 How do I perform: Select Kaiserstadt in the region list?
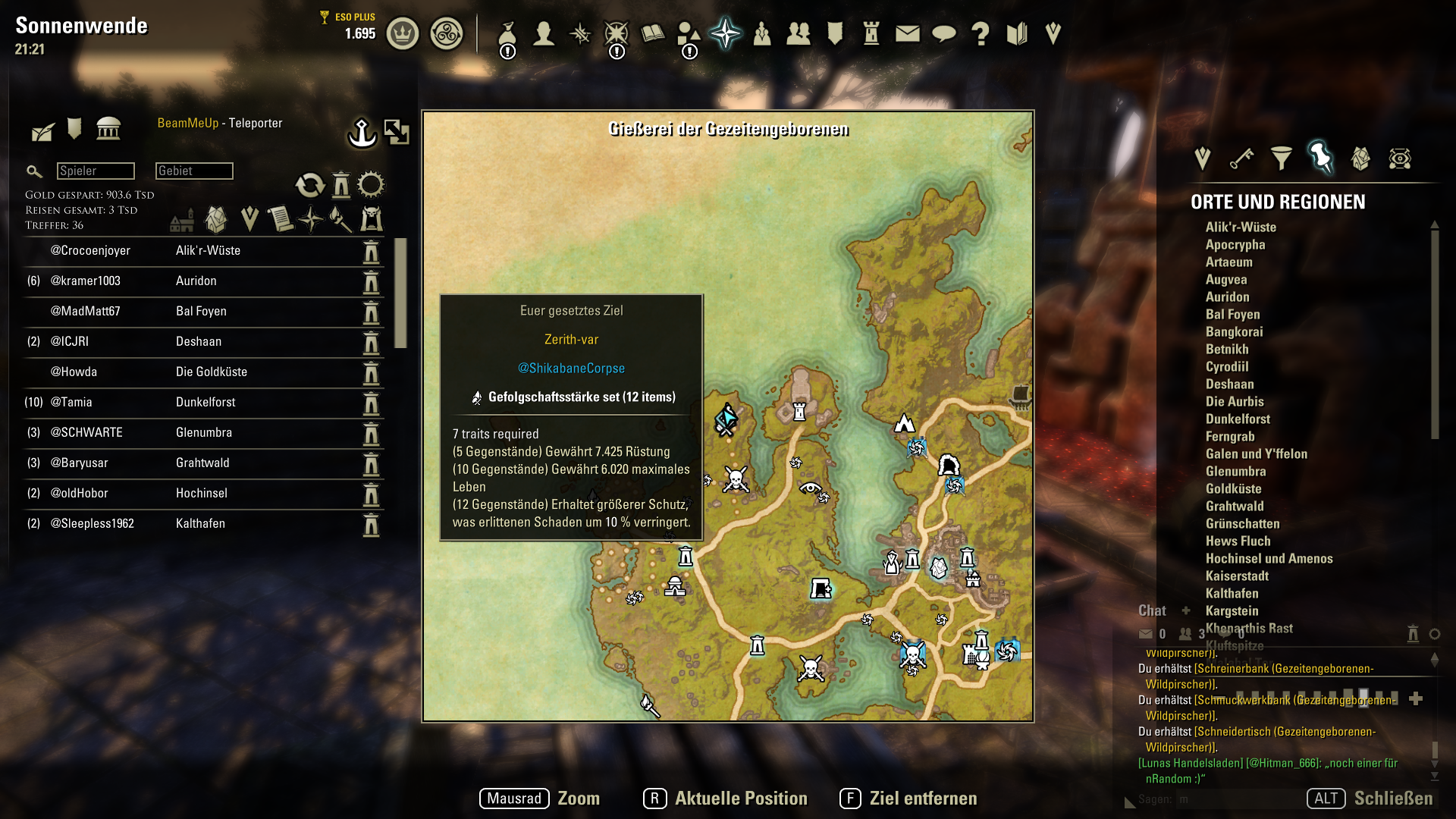pos(1236,576)
